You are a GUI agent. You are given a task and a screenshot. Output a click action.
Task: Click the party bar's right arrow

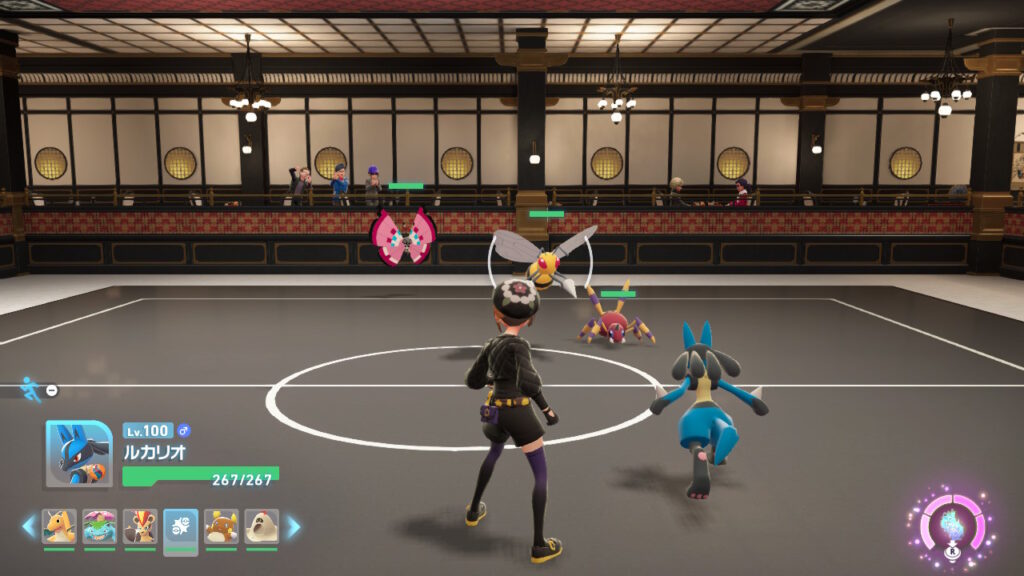pos(293,526)
